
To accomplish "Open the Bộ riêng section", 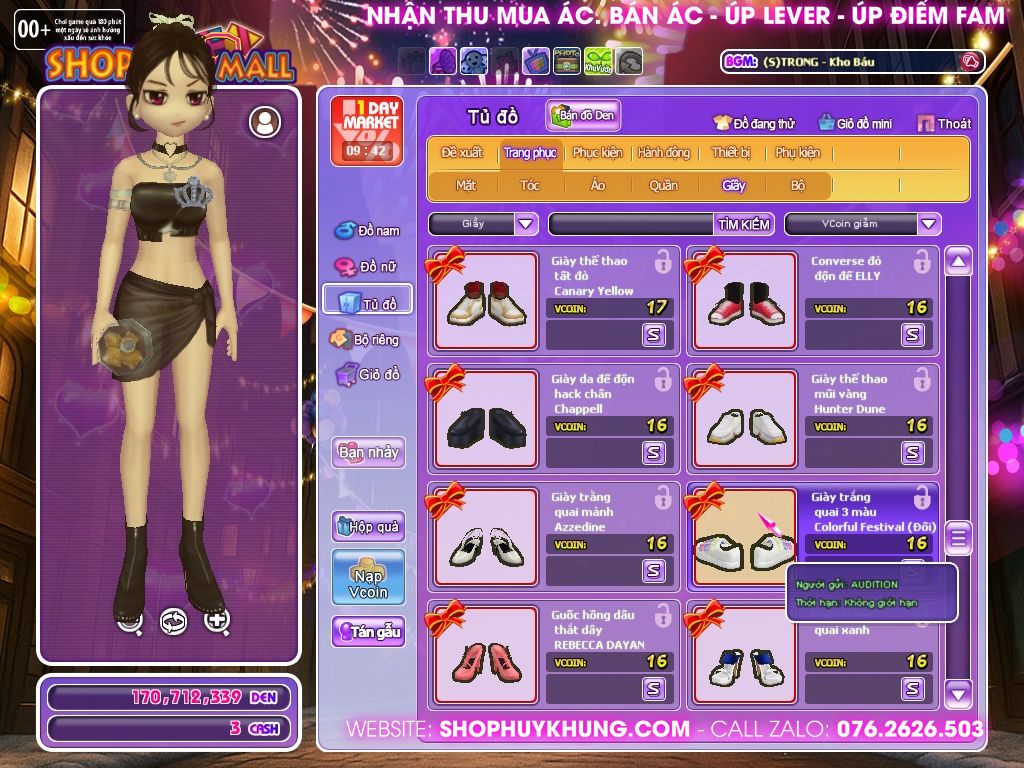I will click(x=366, y=339).
